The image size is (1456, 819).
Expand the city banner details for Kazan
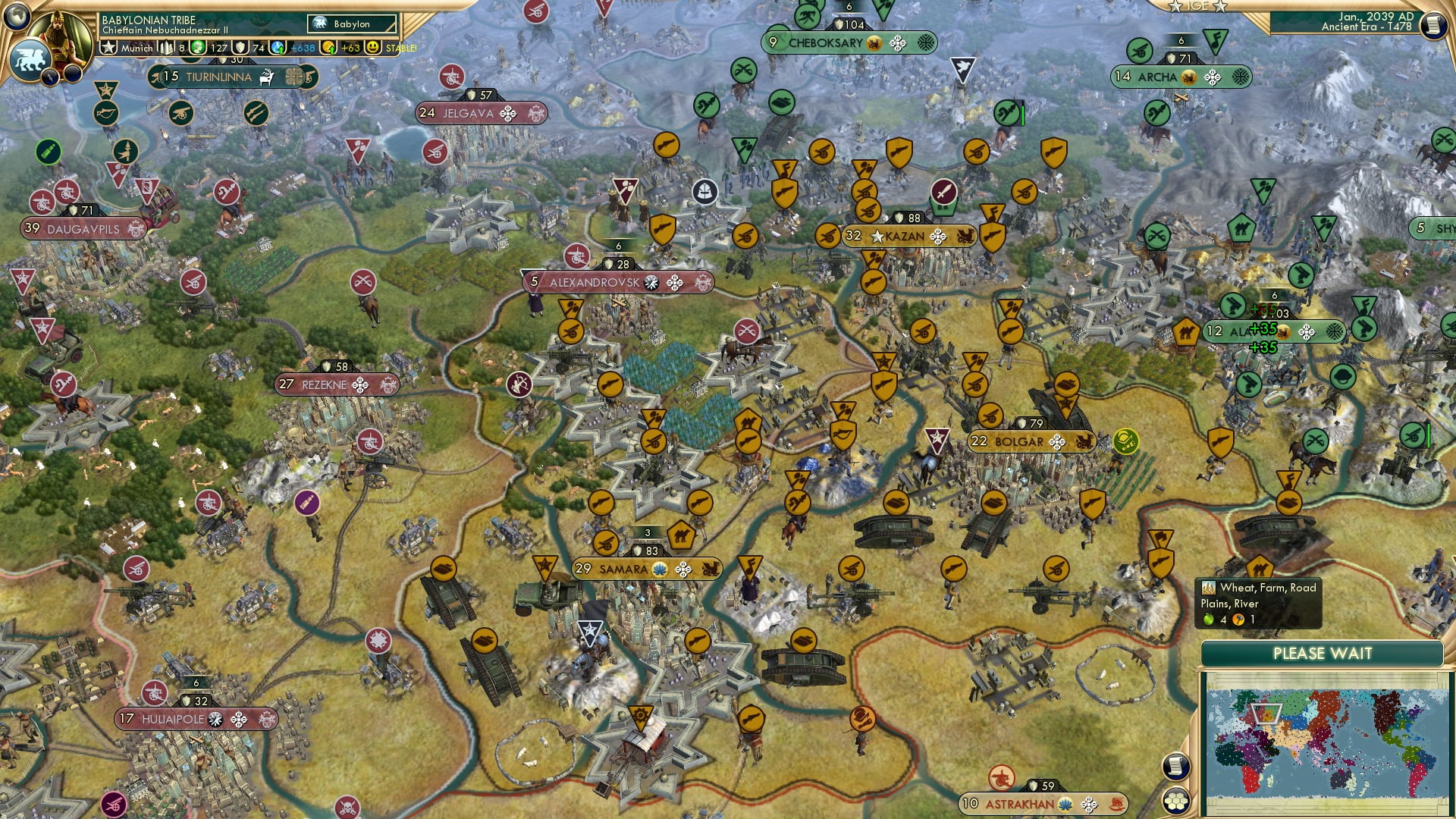click(902, 237)
